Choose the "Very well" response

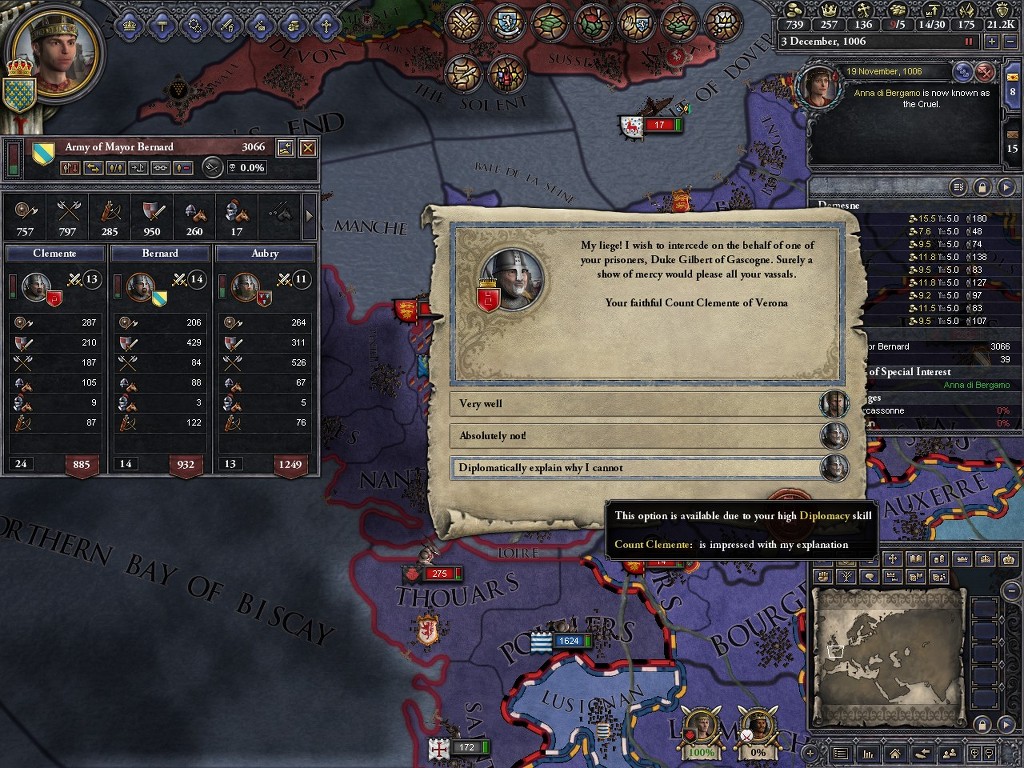coord(635,404)
